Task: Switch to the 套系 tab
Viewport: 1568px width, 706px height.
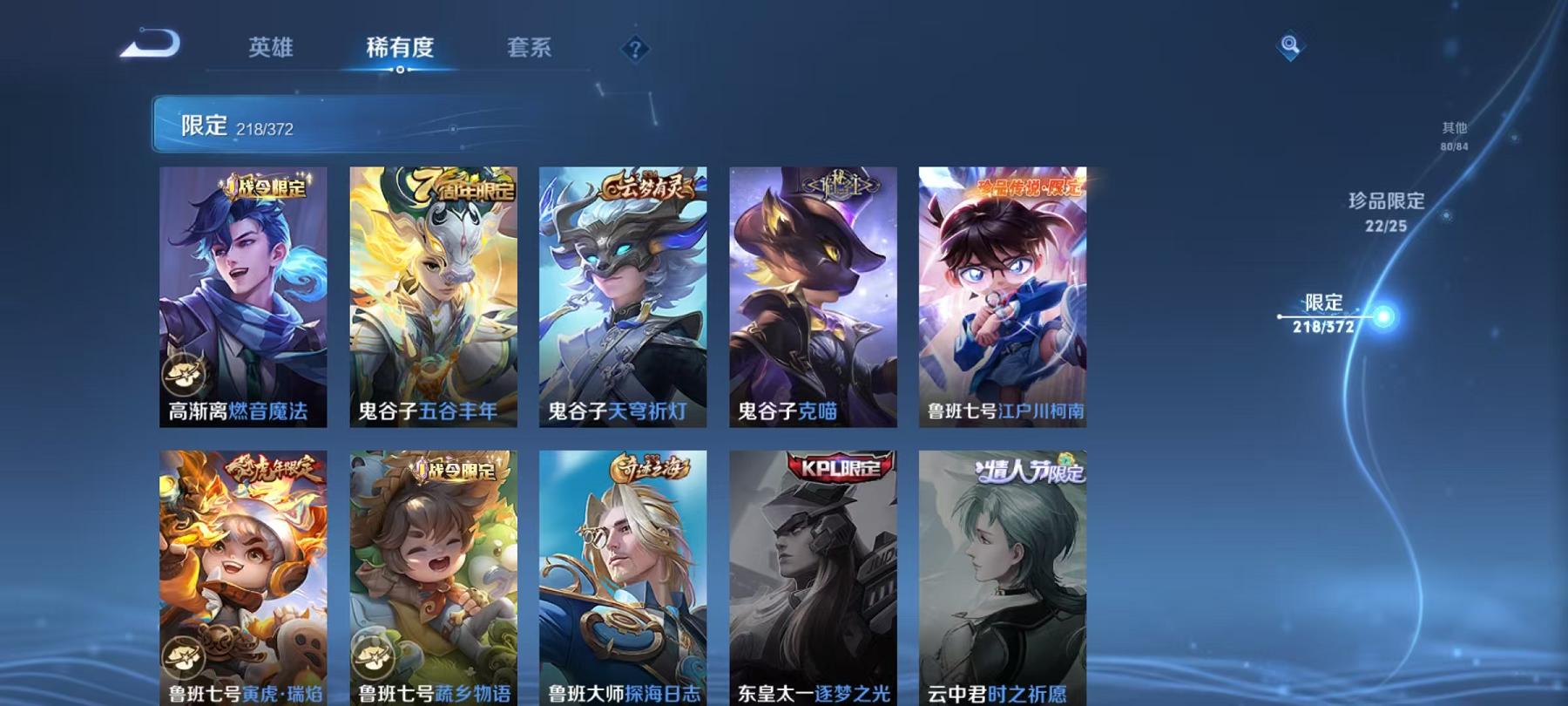Action: [531, 50]
